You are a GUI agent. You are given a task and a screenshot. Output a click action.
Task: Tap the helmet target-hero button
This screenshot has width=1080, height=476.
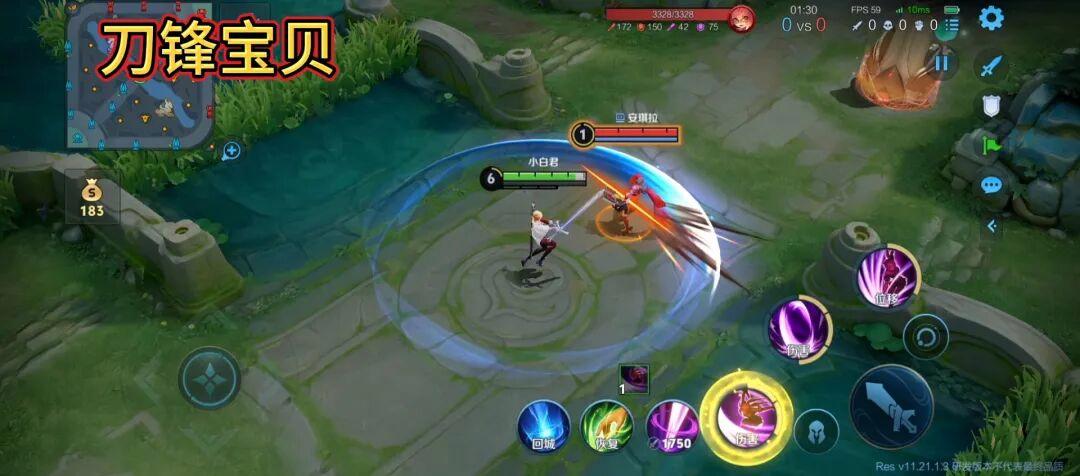(x=816, y=431)
